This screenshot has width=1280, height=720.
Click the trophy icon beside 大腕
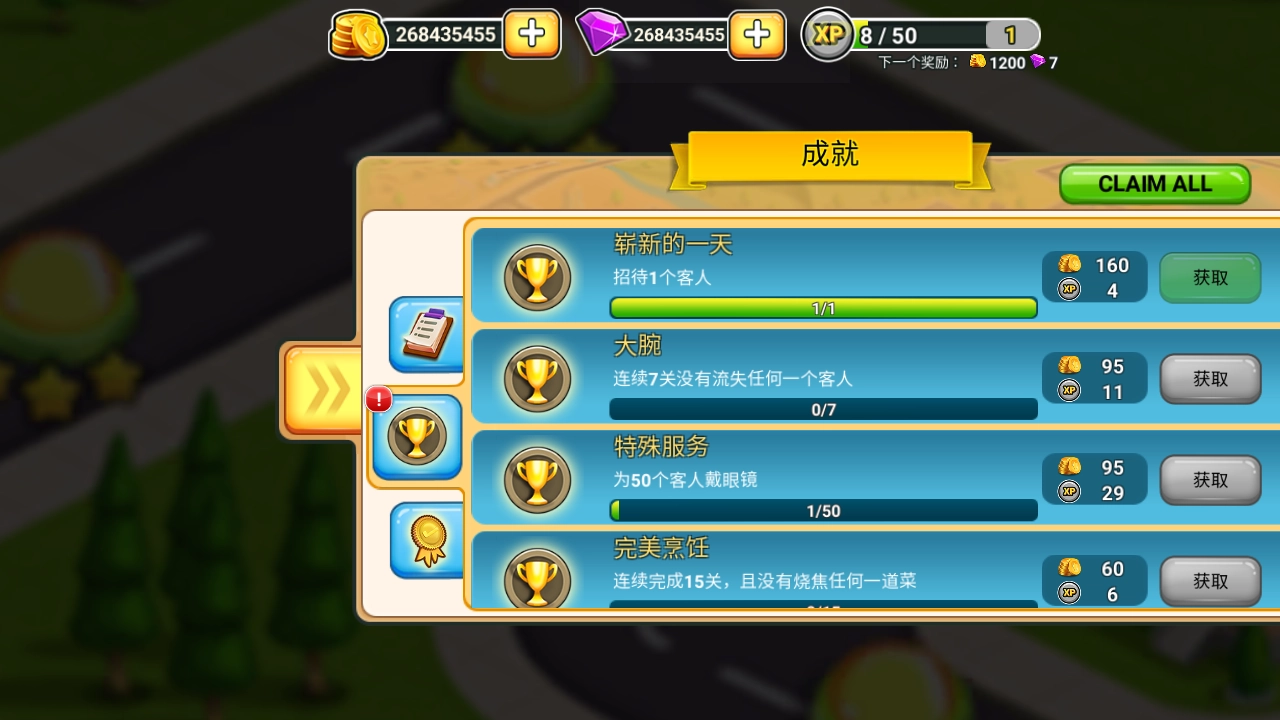537,375
